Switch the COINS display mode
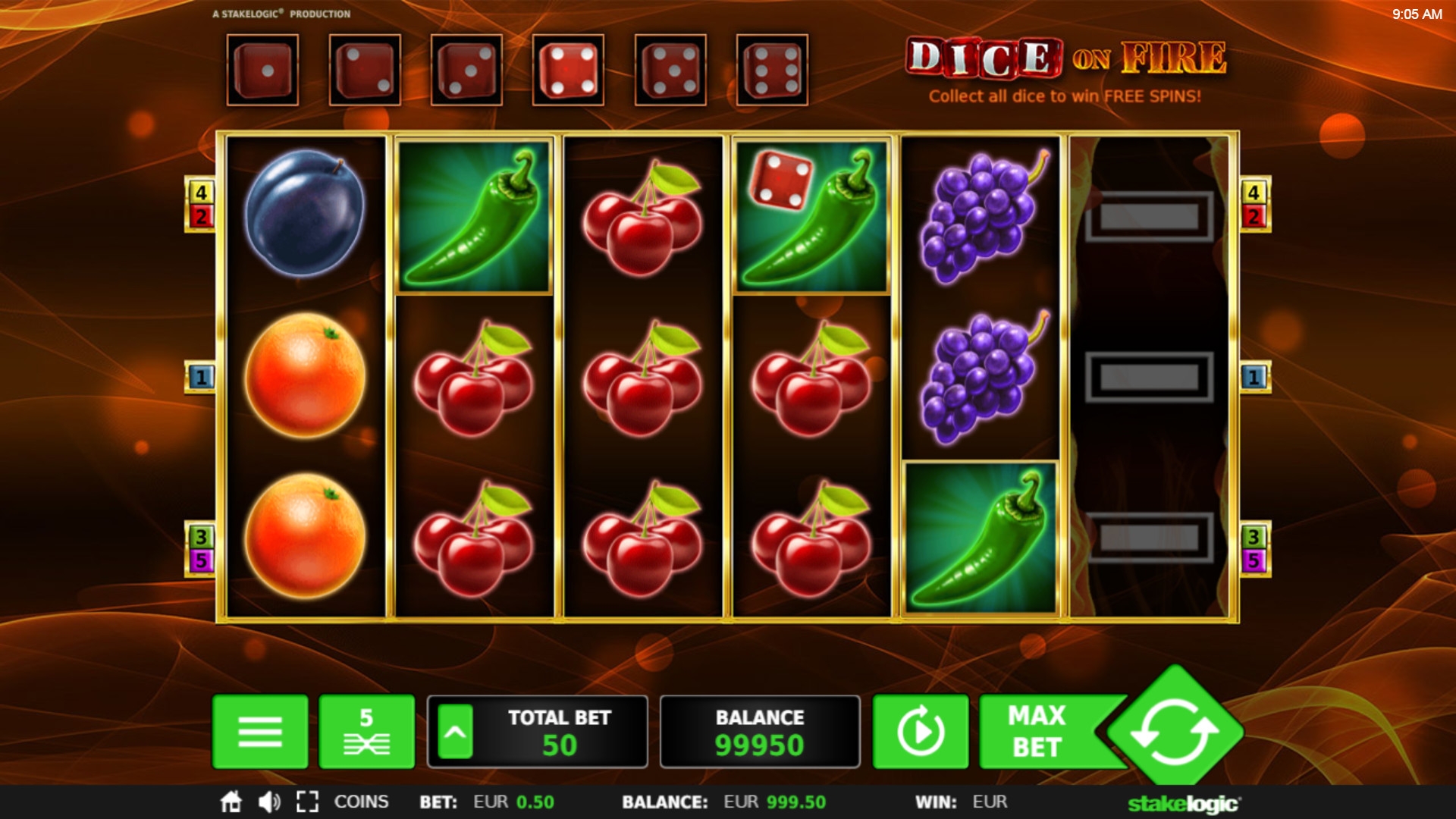 [x=361, y=802]
